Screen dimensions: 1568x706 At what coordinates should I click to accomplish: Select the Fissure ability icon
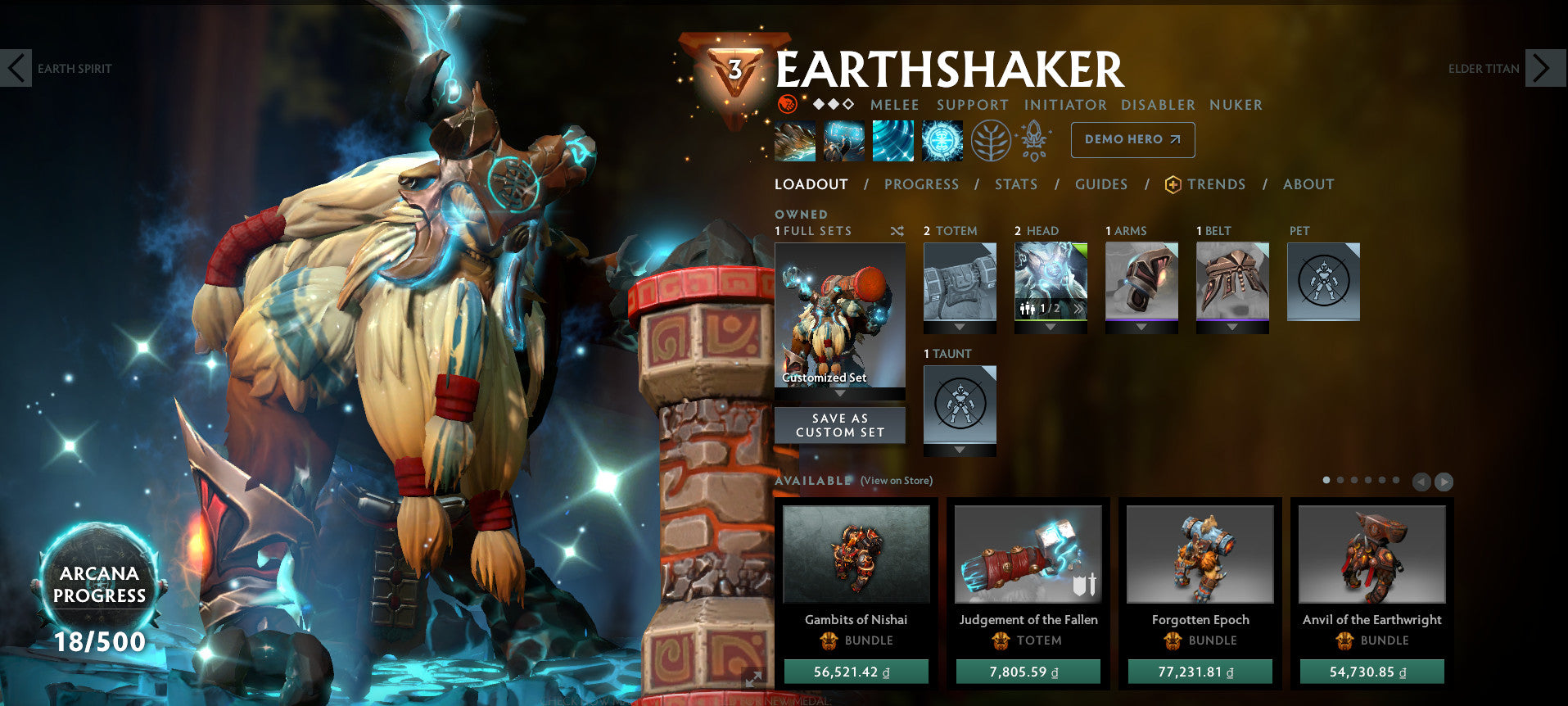click(x=795, y=139)
